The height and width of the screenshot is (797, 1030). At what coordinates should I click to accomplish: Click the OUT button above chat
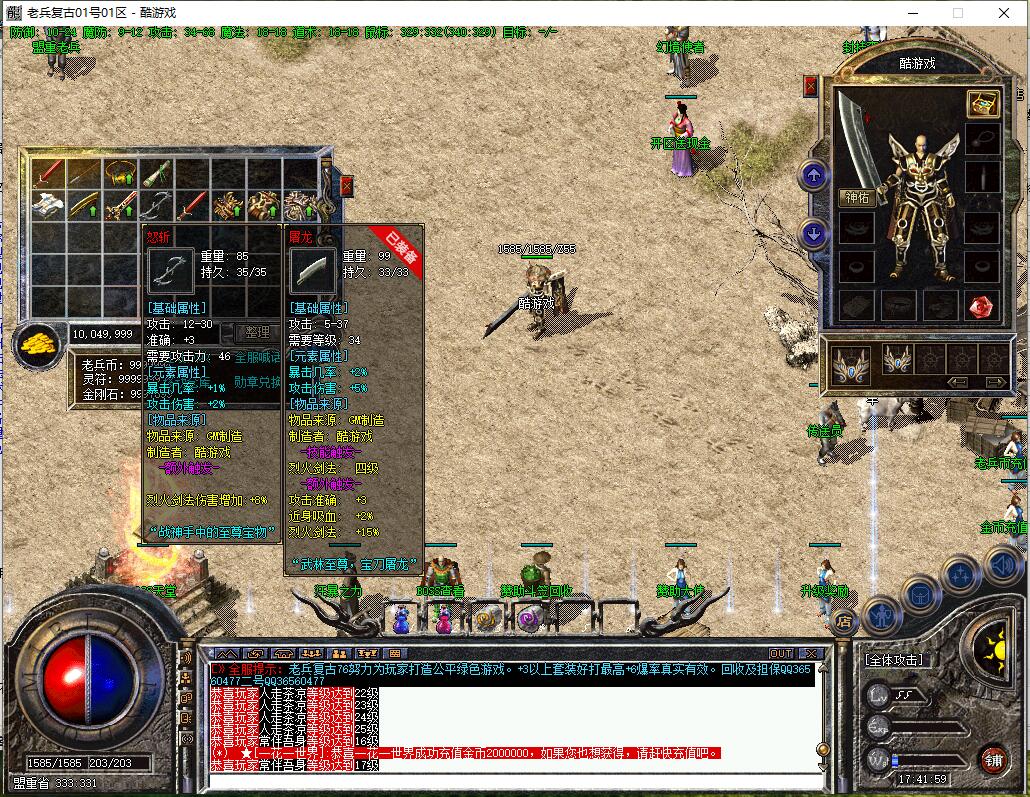click(x=780, y=654)
